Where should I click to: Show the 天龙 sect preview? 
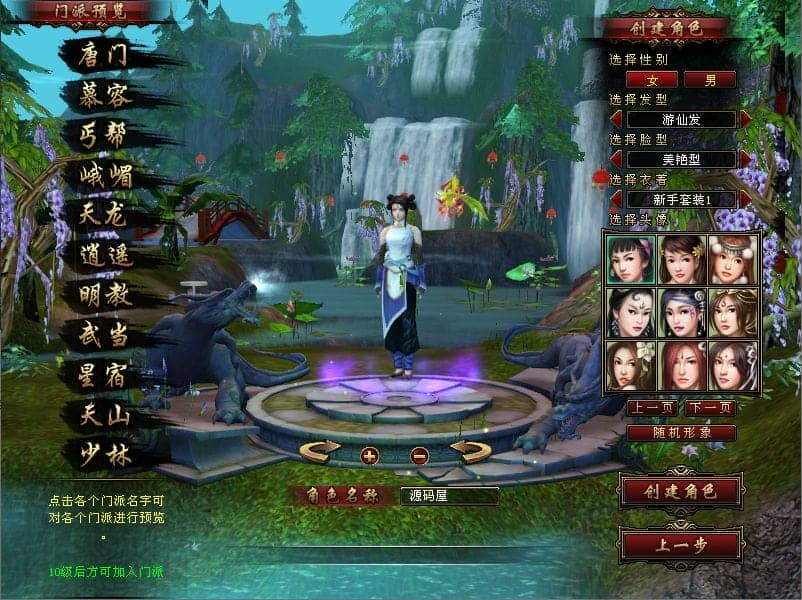104,214
